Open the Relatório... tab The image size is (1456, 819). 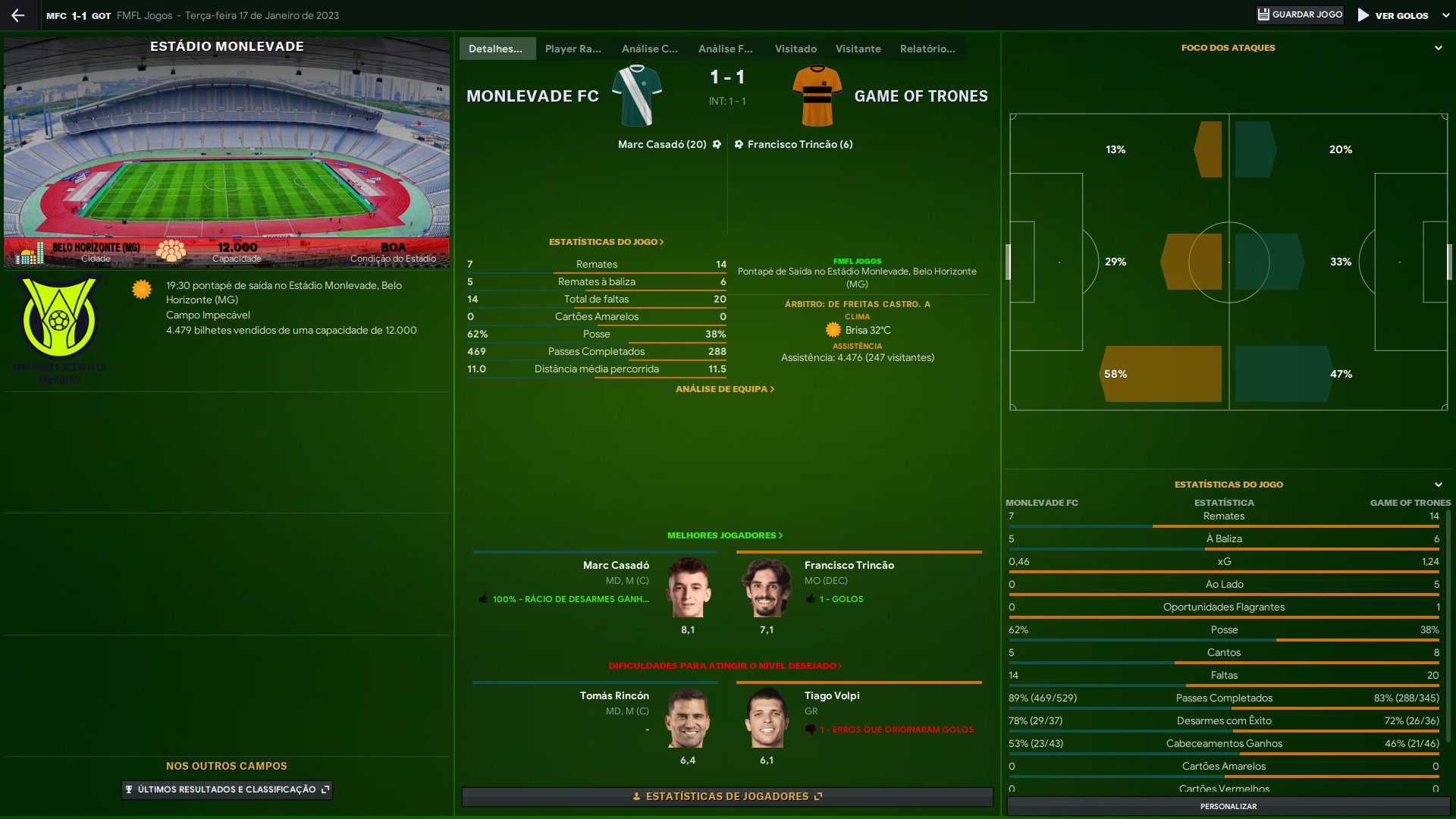pyautogui.click(x=927, y=49)
